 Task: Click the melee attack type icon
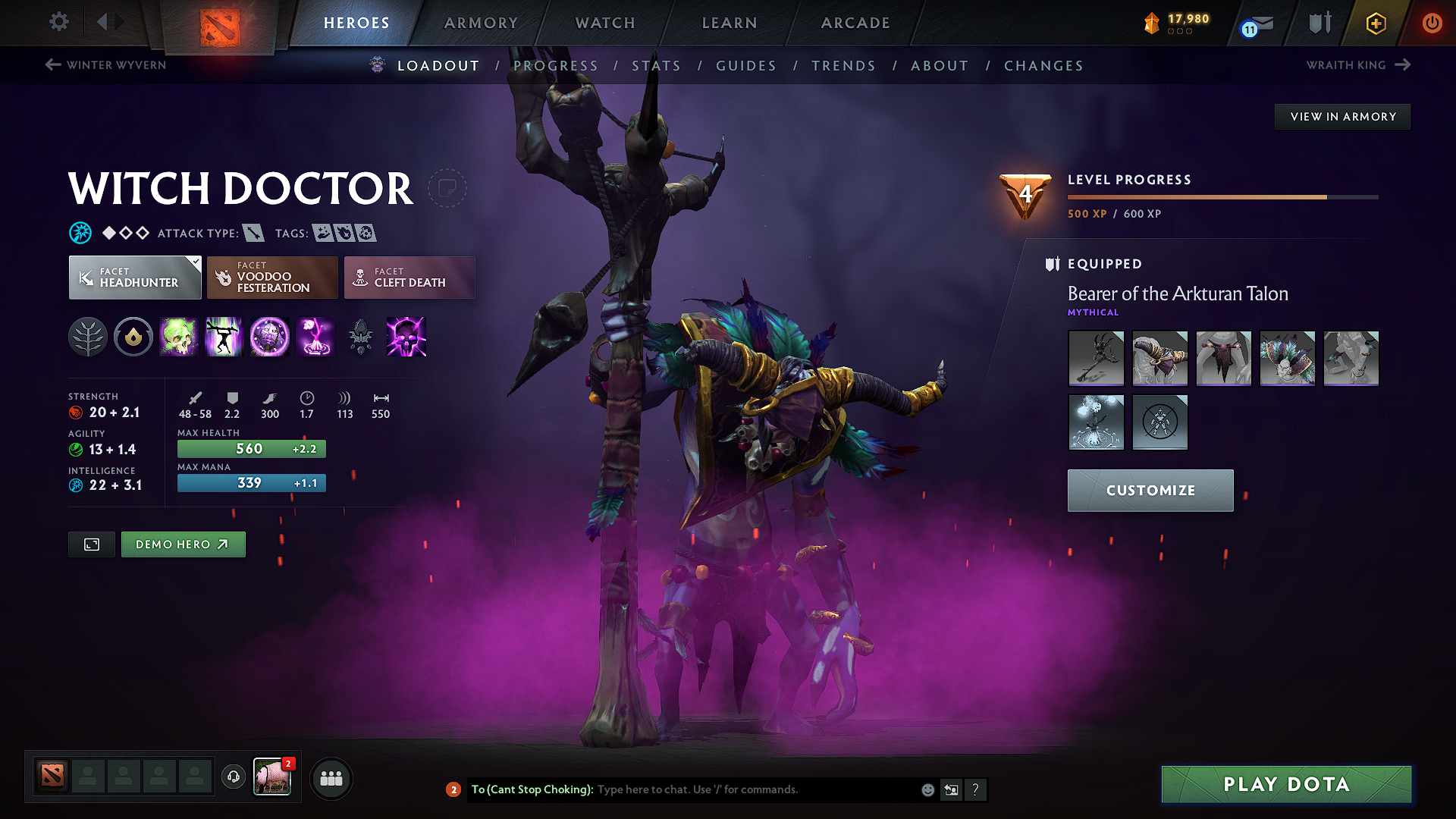253,233
